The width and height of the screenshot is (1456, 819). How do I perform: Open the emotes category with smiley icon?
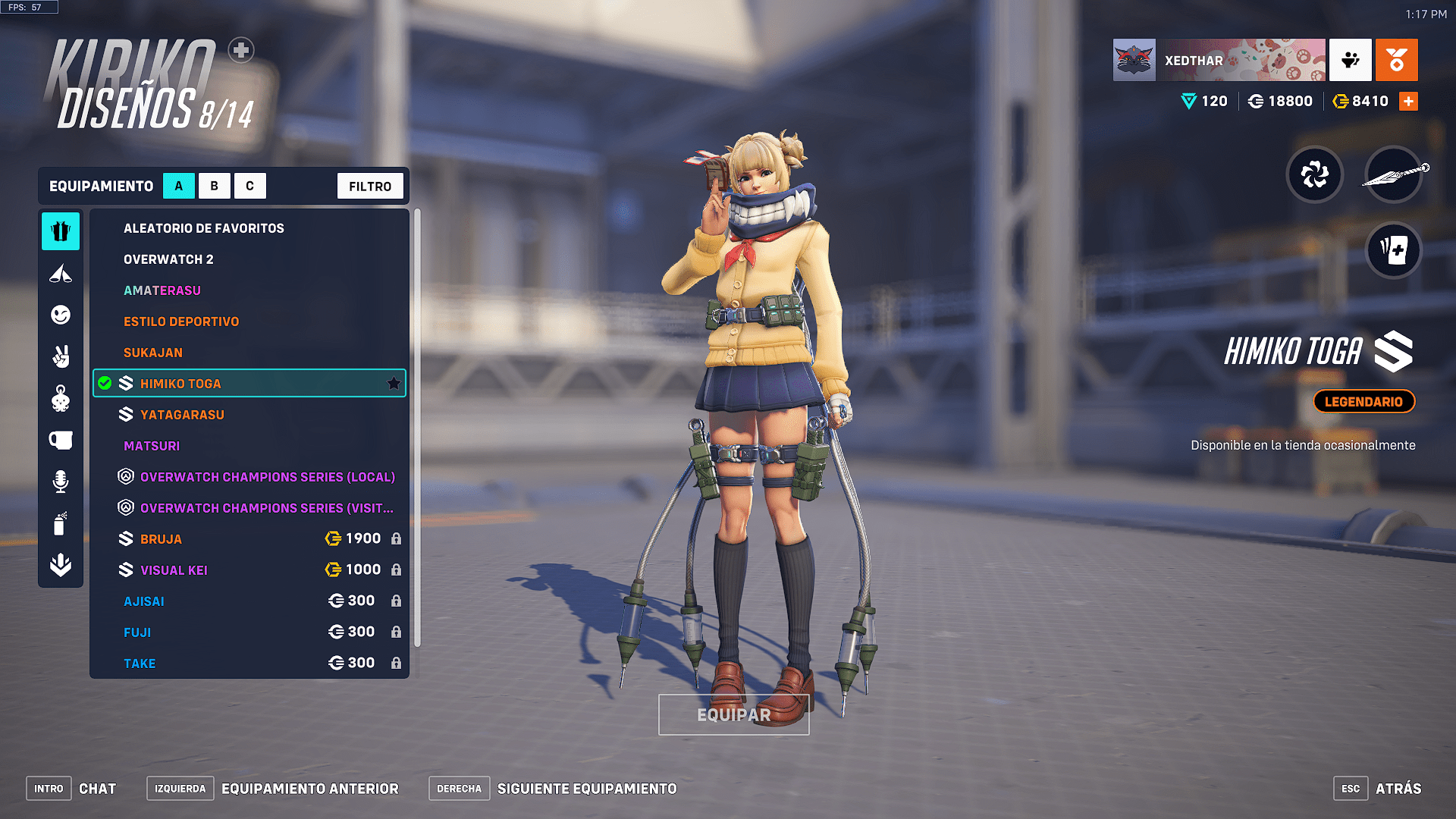tap(61, 315)
